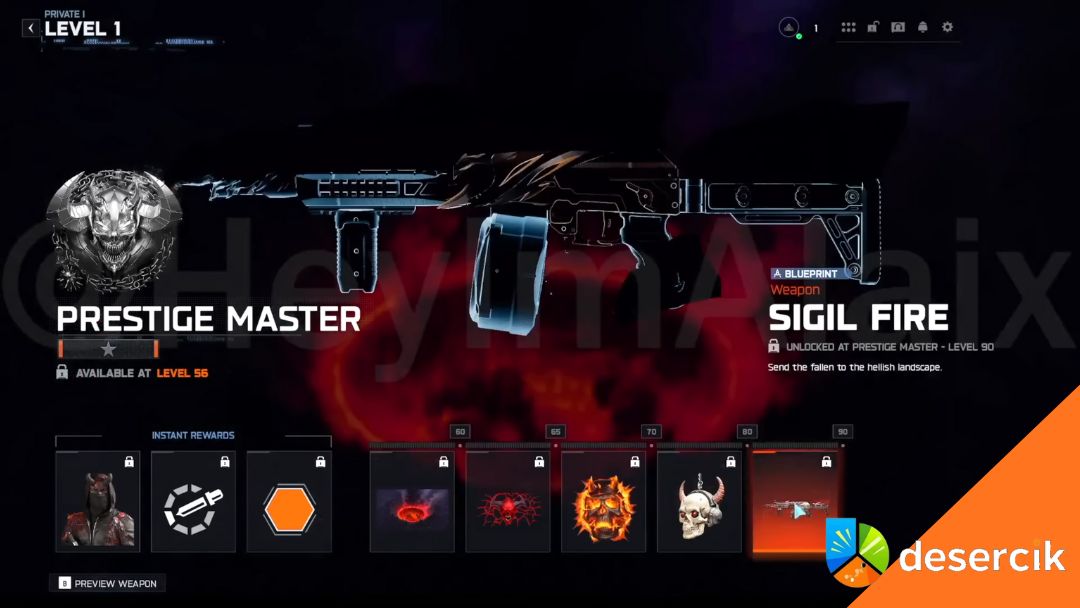Viewport: 1080px width, 608px height.
Task: Select the red hooded operator skin reward
Action: coord(98,501)
